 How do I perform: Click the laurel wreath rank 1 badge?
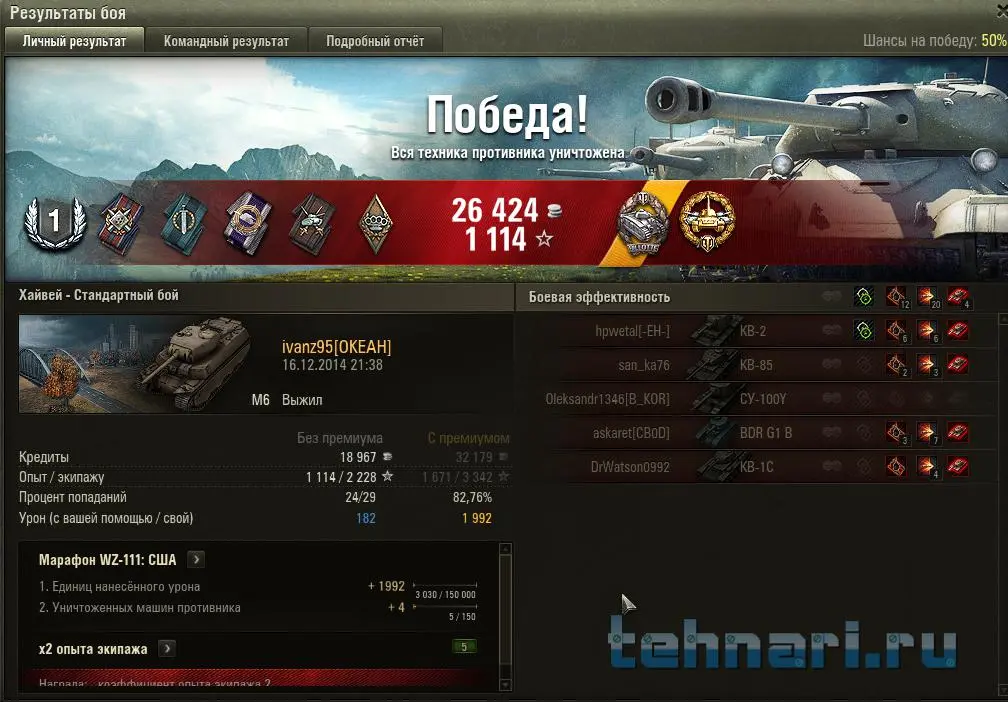click(50, 222)
